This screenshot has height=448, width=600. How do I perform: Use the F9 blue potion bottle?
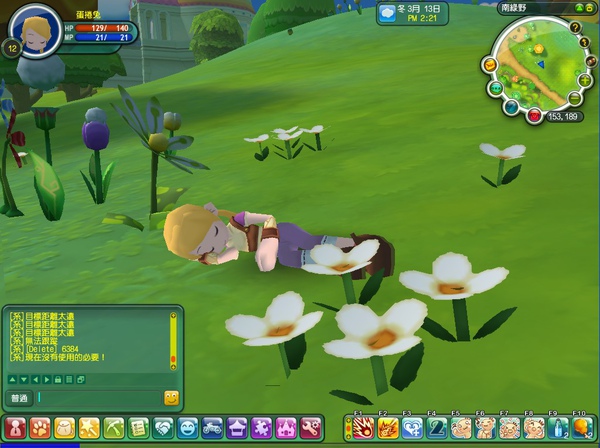(557, 428)
